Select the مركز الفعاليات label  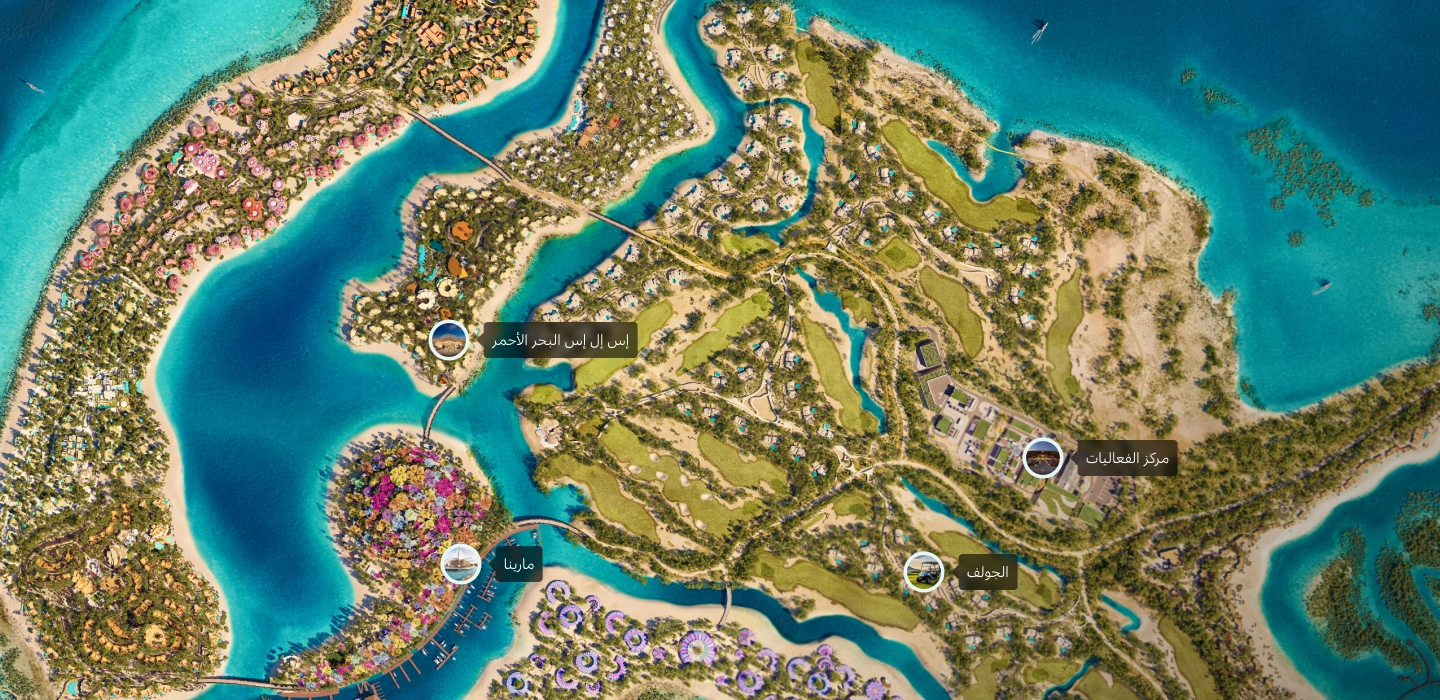pyautogui.click(x=1127, y=458)
